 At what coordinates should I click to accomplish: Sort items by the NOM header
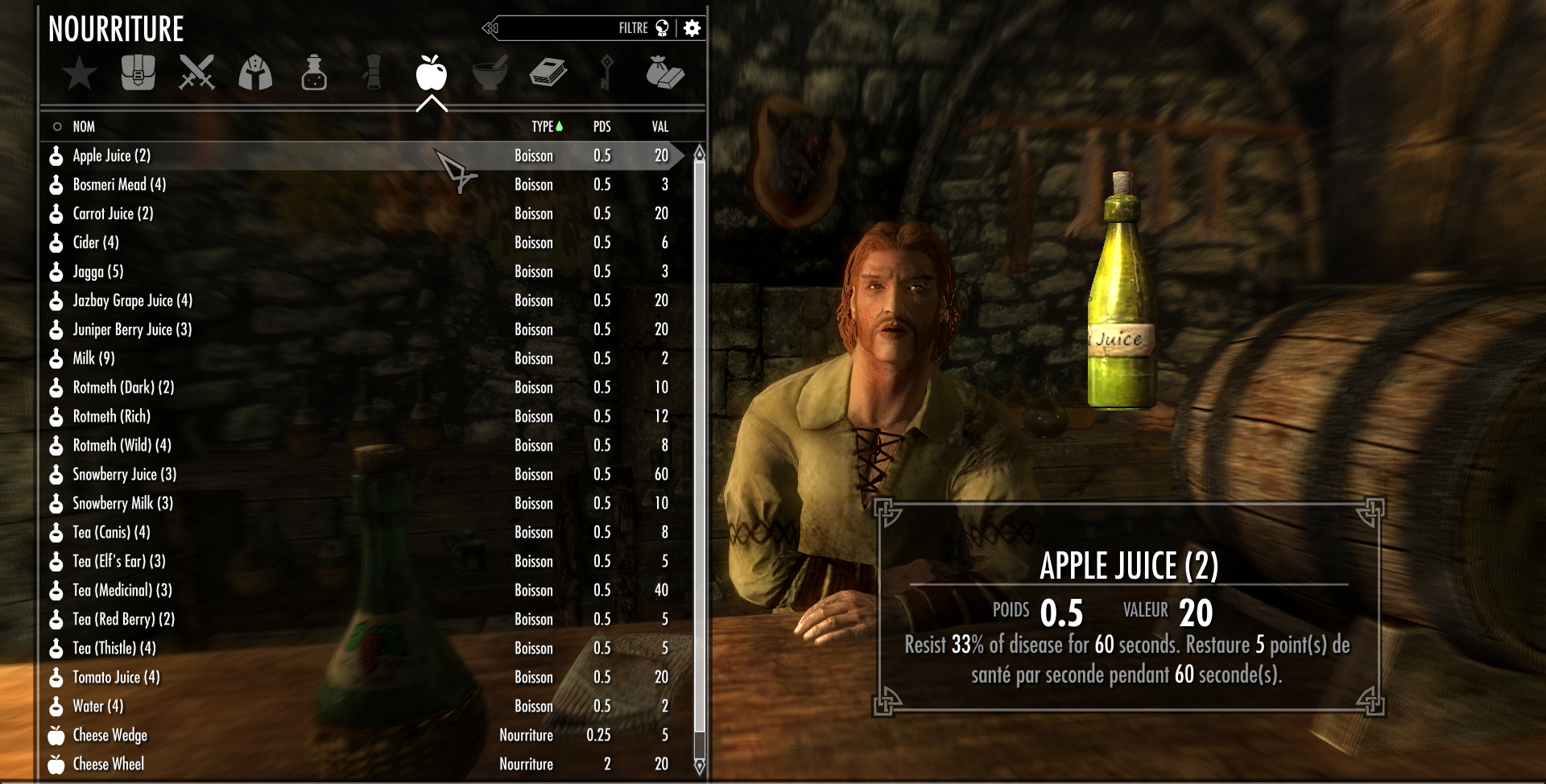pyautogui.click(x=84, y=126)
